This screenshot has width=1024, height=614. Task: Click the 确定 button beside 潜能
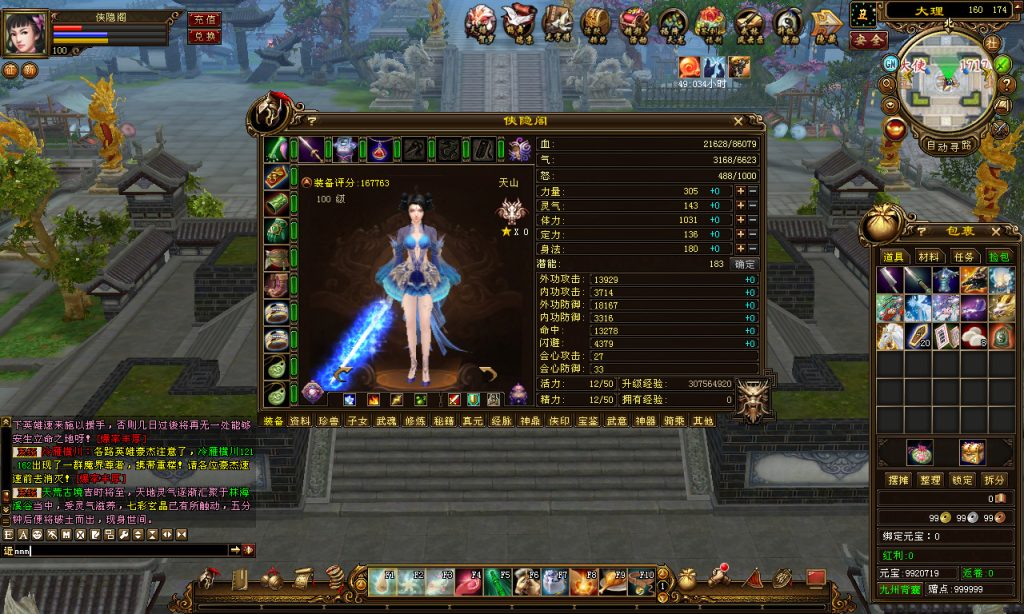point(745,264)
